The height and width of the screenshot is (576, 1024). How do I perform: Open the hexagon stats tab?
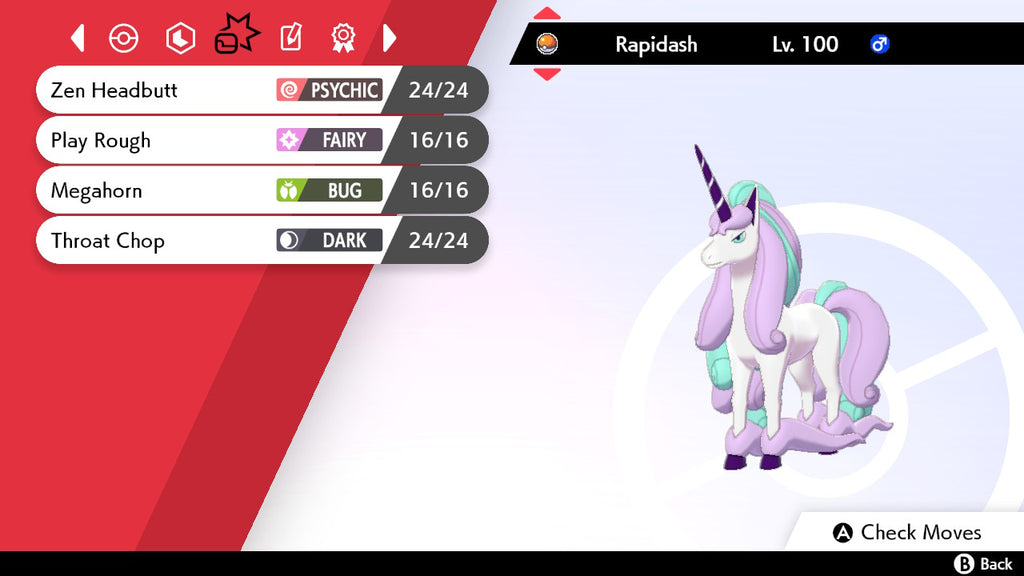pos(180,39)
